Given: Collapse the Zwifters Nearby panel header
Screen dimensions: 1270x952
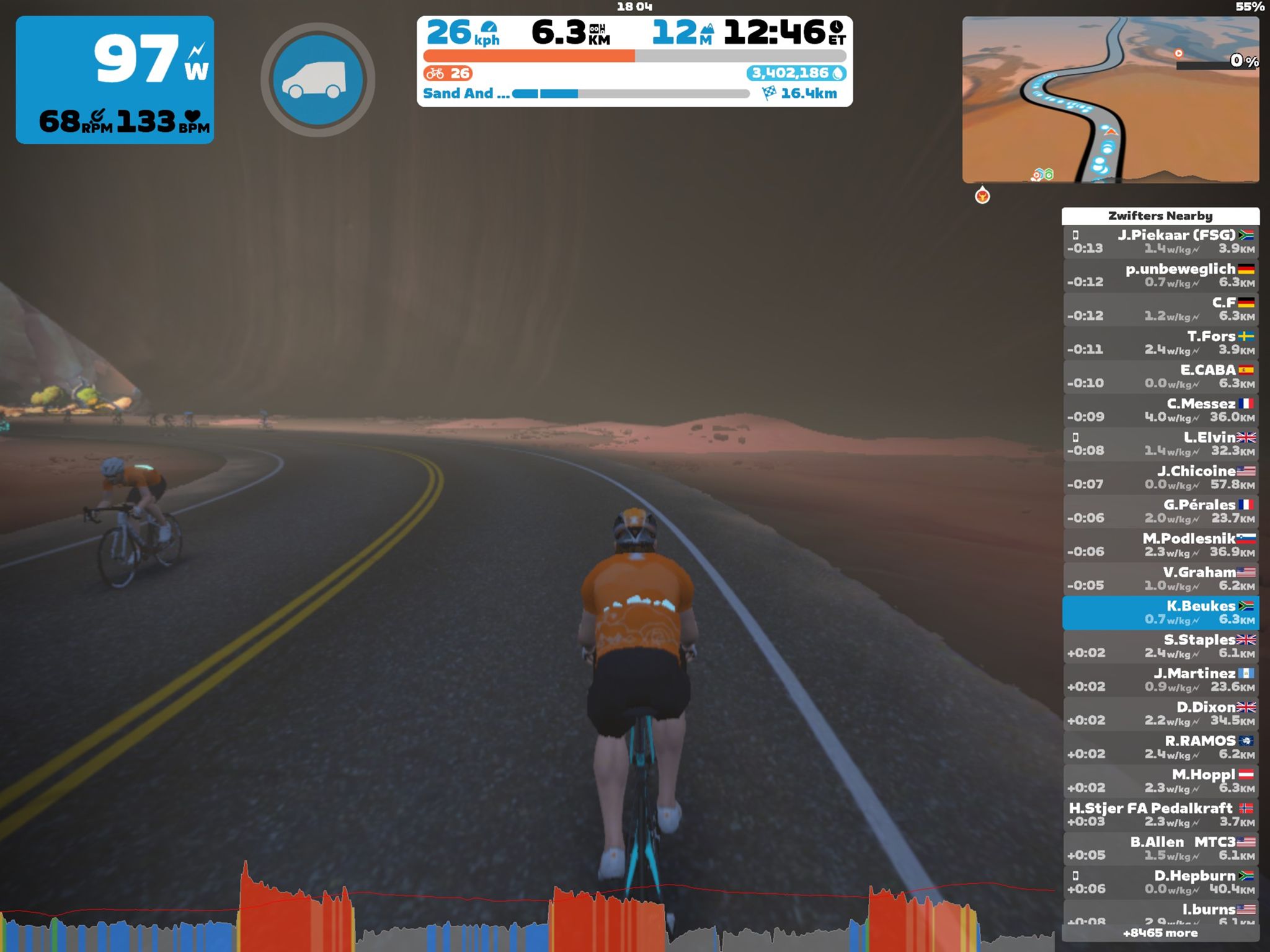Looking at the screenshot, I should click(x=1160, y=216).
